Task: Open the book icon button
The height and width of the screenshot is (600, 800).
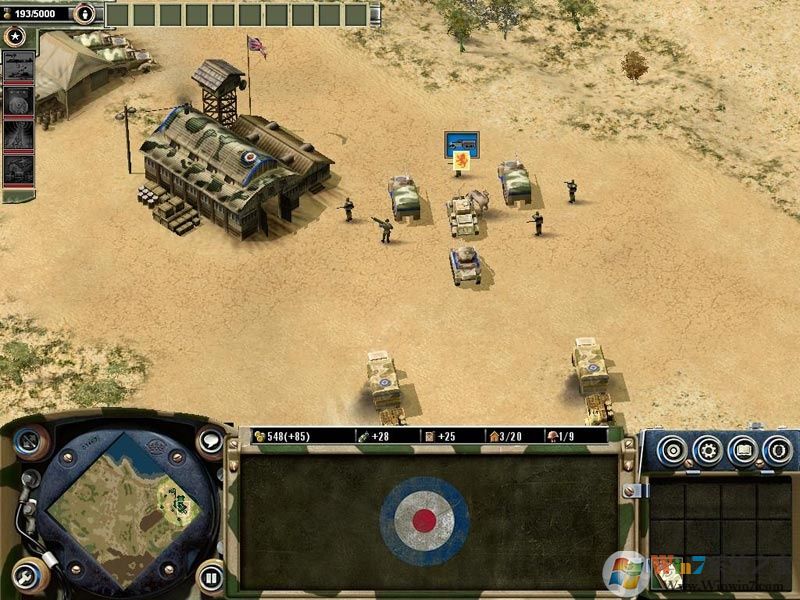Action: pyautogui.click(x=743, y=450)
